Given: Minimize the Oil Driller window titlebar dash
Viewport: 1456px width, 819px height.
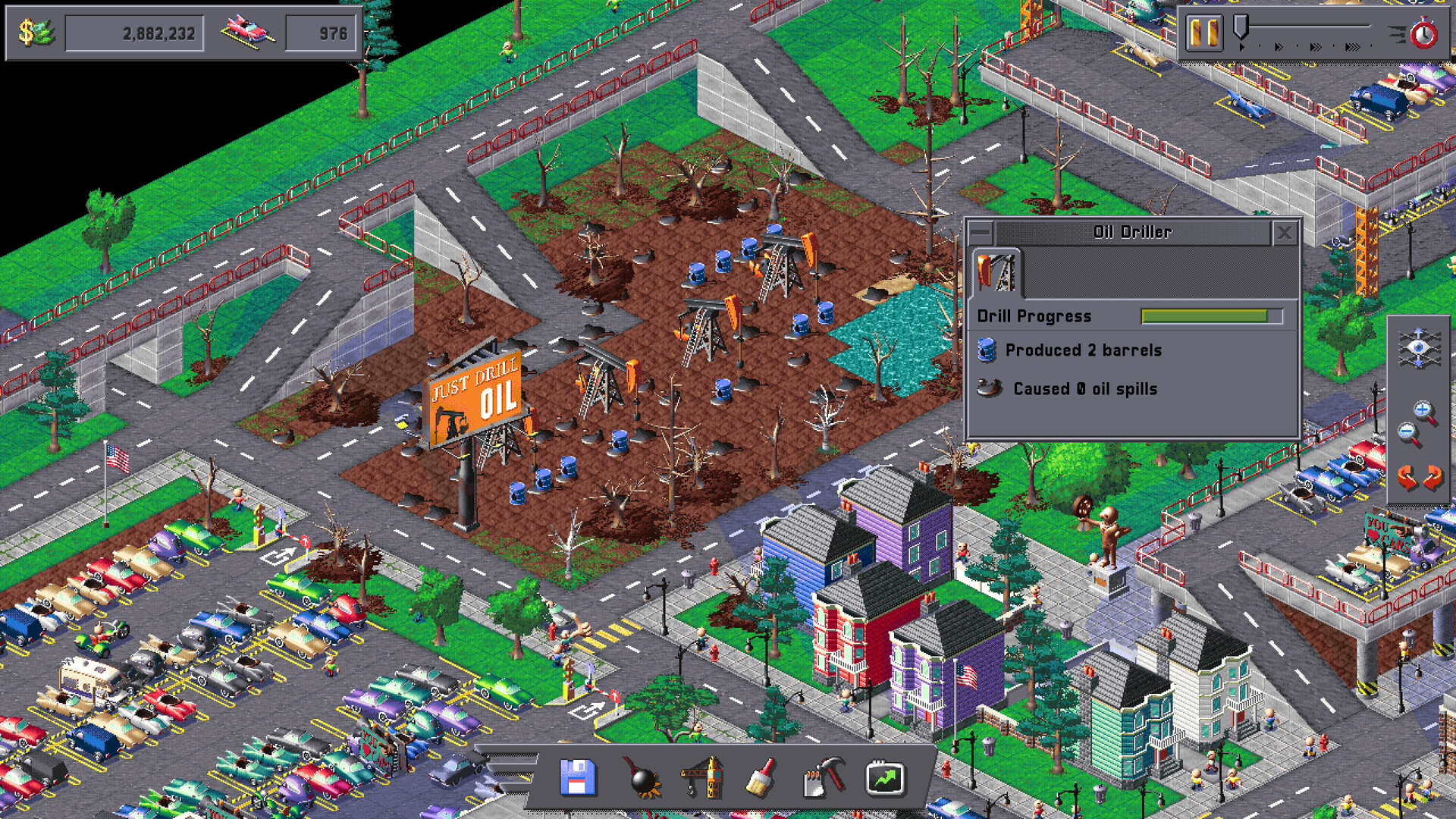Looking at the screenshot, I should (981, 232).
